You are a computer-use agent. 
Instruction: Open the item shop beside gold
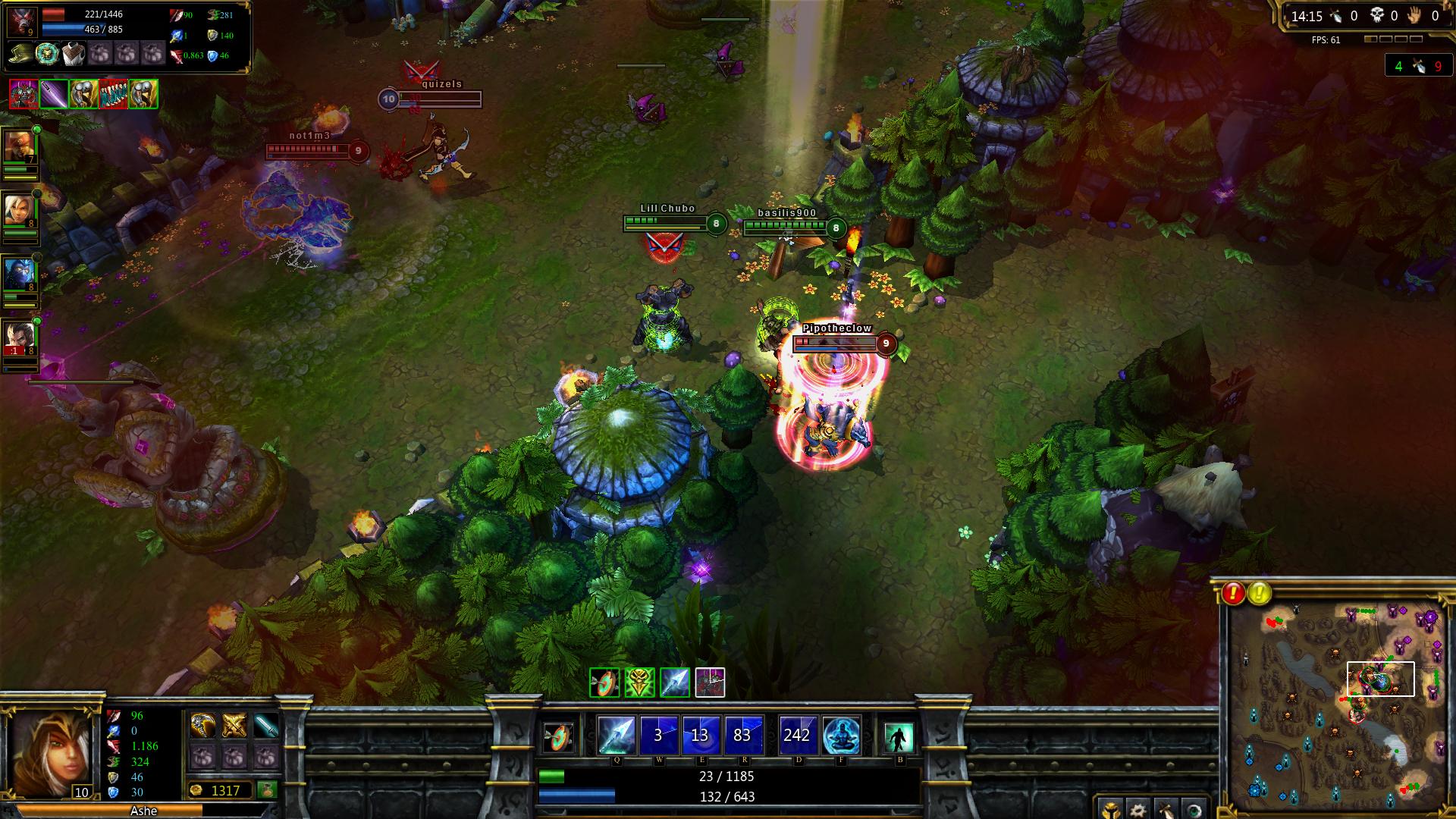(266, 790)
